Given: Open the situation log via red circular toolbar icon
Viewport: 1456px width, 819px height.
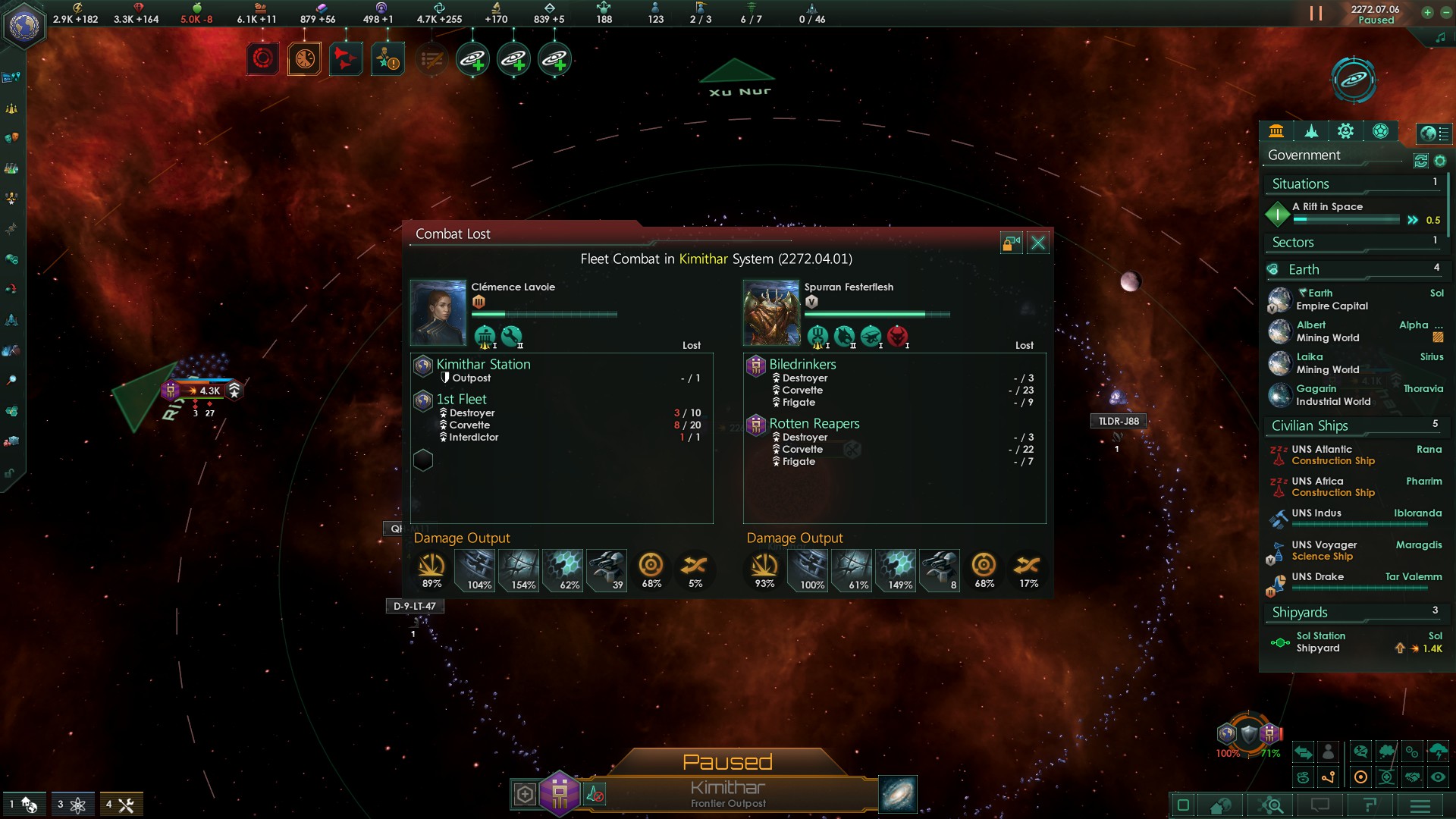Looking at the screenshot, I should click(x=262, y=58).
